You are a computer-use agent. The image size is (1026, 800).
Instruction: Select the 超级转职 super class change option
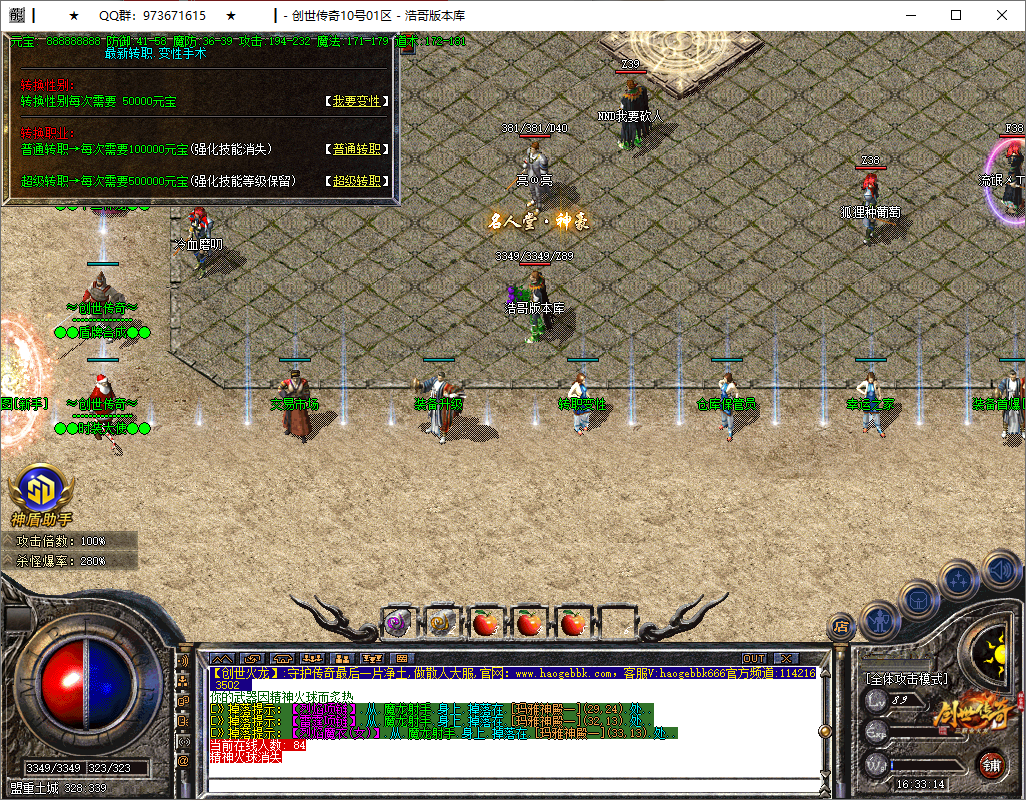(x=357, y=181)
